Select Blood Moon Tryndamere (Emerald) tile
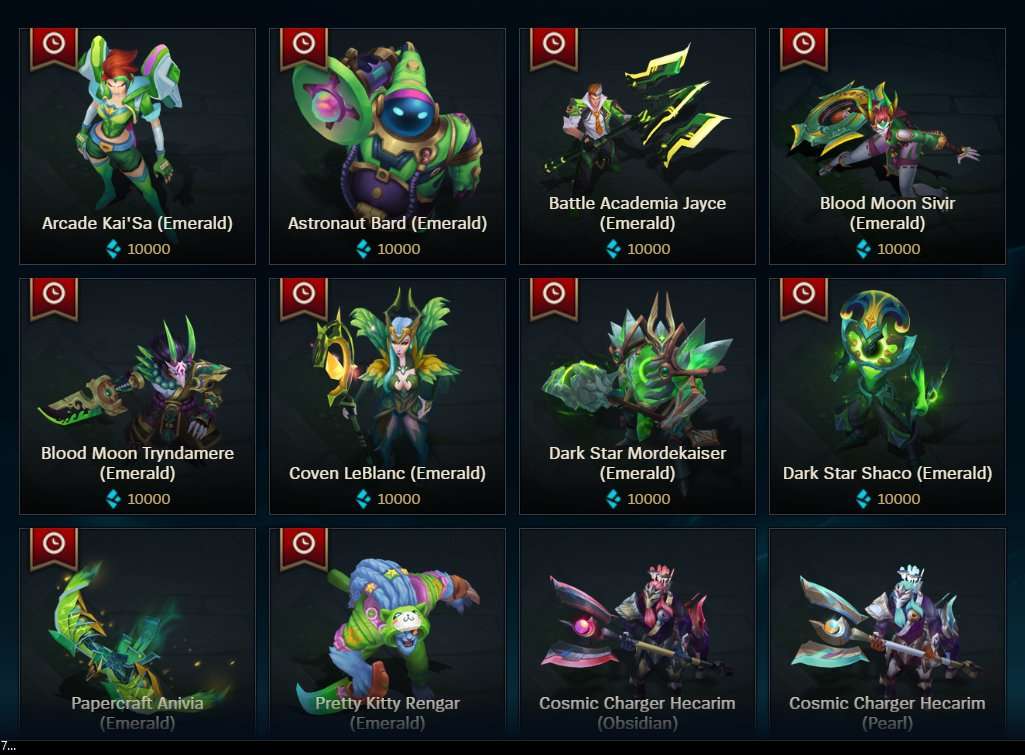The image size is (1025, 755). pos(137,396)
